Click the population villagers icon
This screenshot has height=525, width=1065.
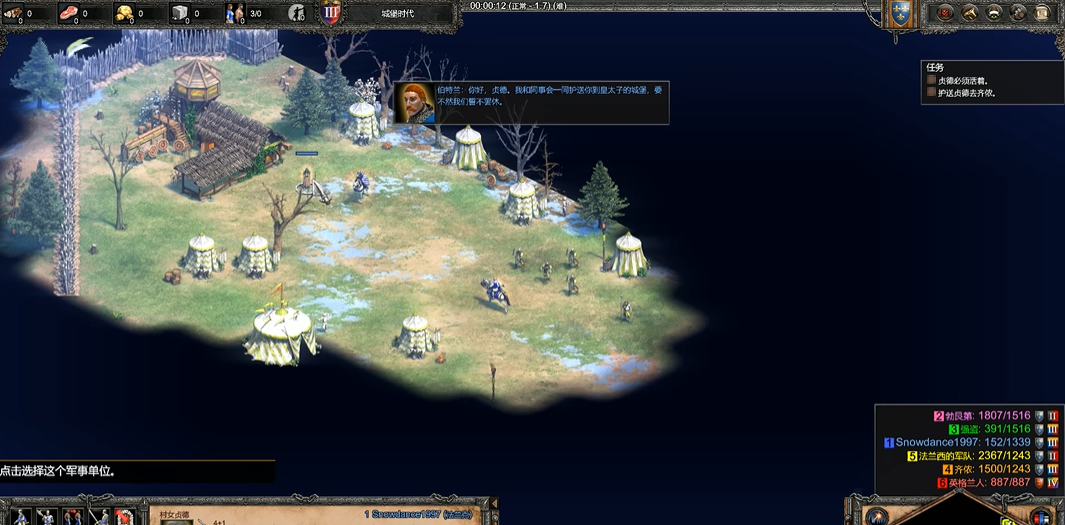pyautogui.click(x=235, y=13)
